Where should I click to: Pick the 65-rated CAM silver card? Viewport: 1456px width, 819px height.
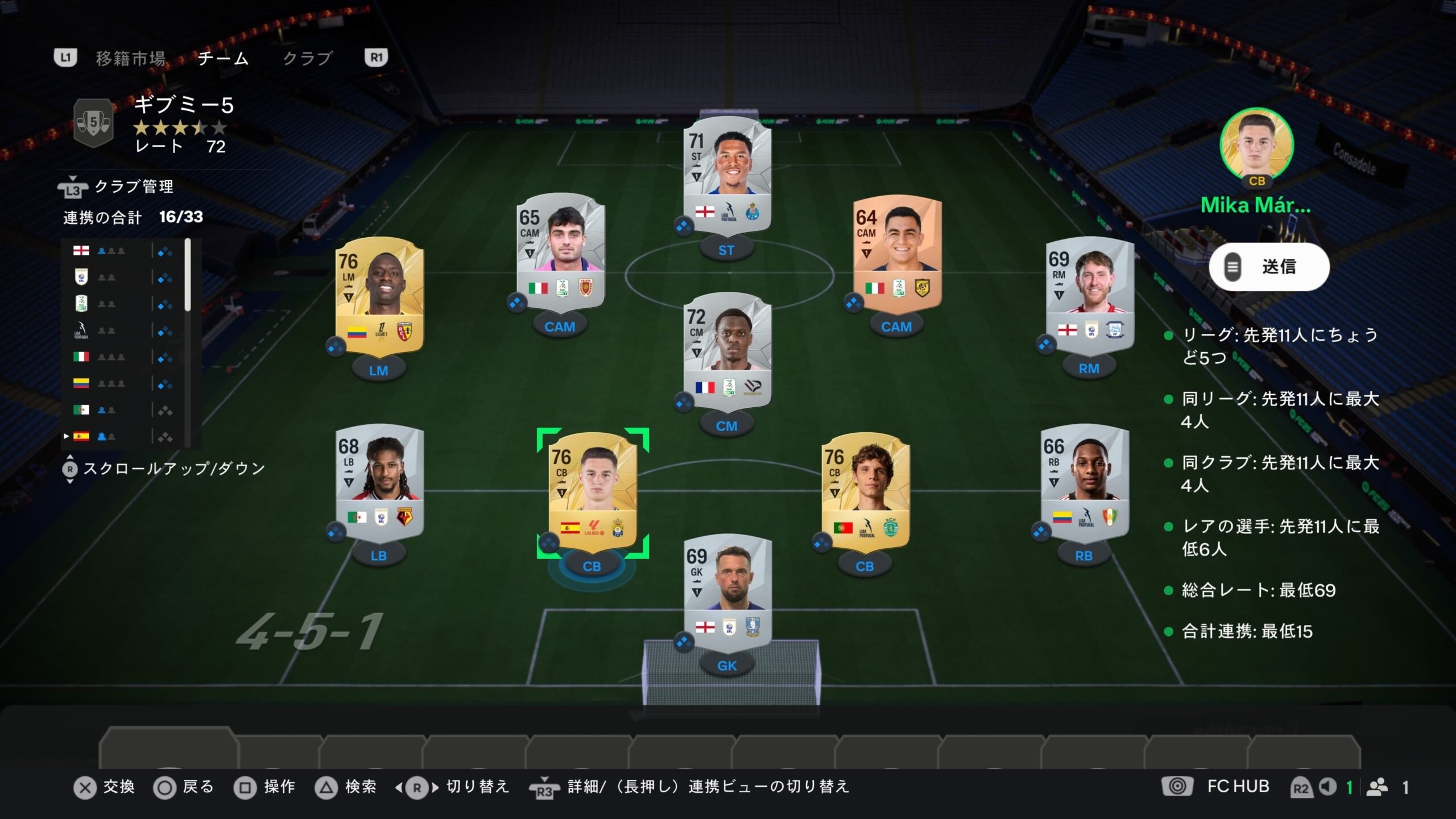coord(560,251)
